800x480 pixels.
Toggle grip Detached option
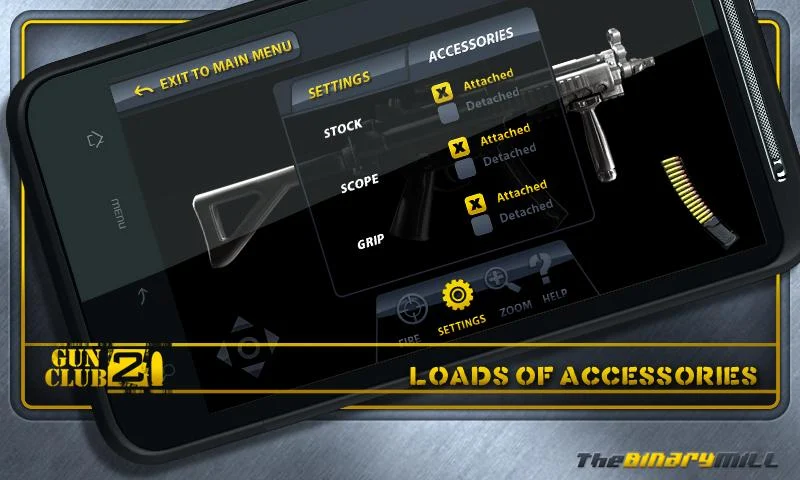482,224
